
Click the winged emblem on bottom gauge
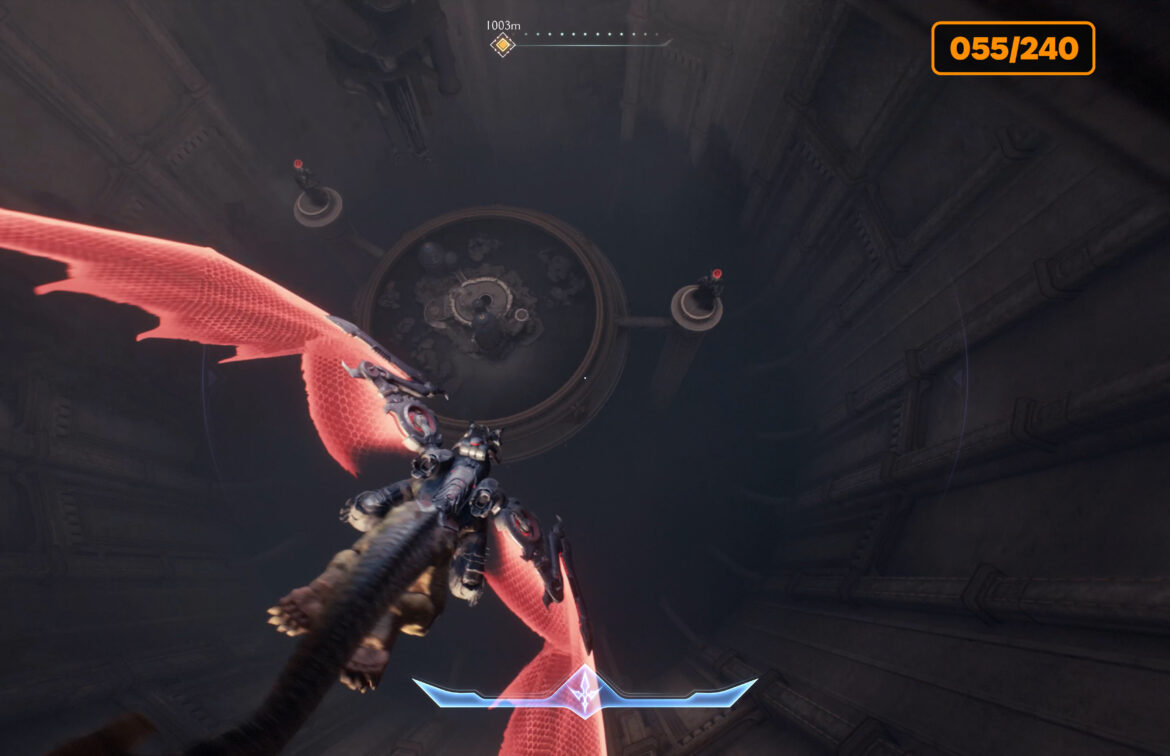(x=583, y=691)
